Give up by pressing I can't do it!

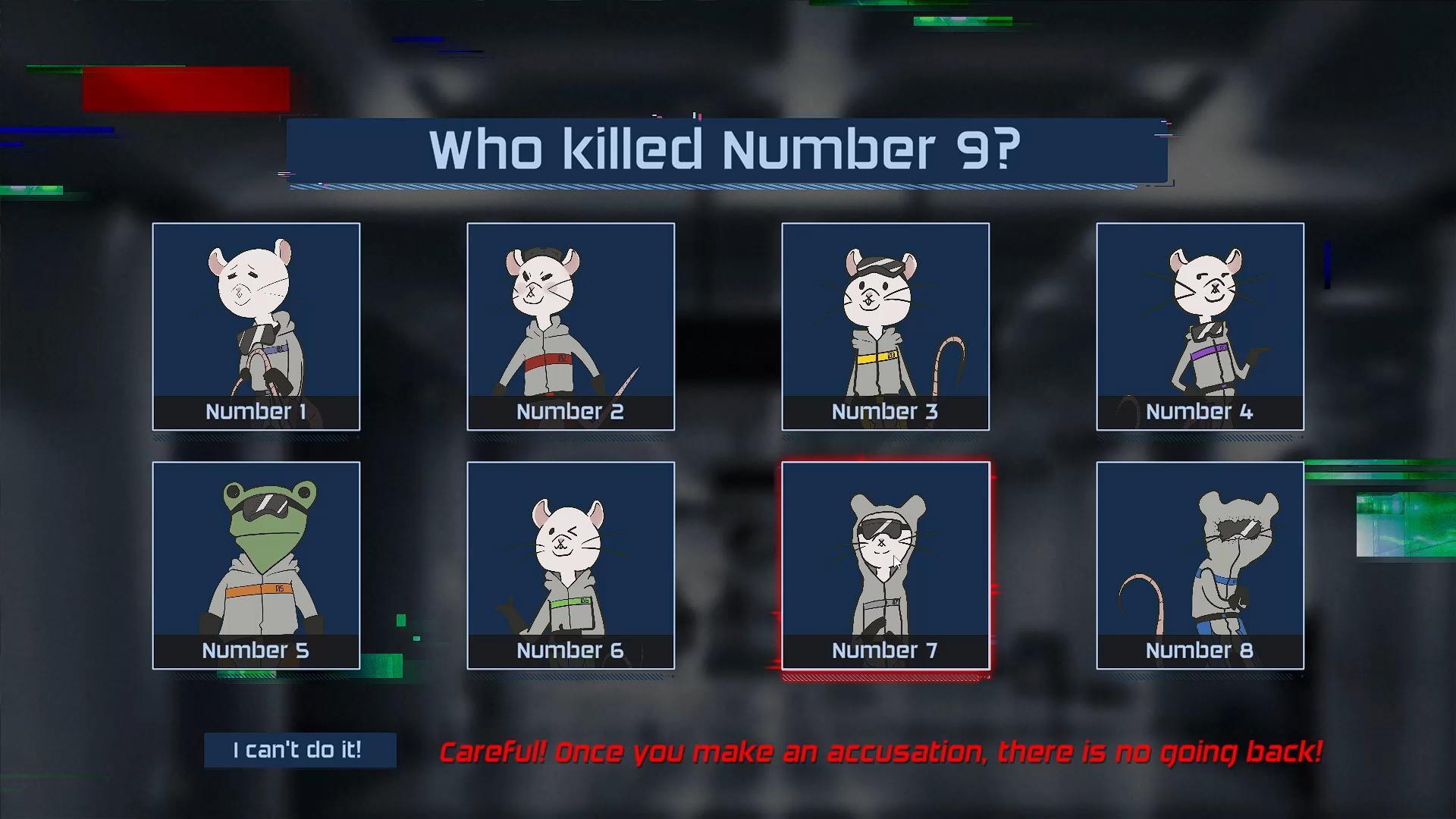[300, 750]
